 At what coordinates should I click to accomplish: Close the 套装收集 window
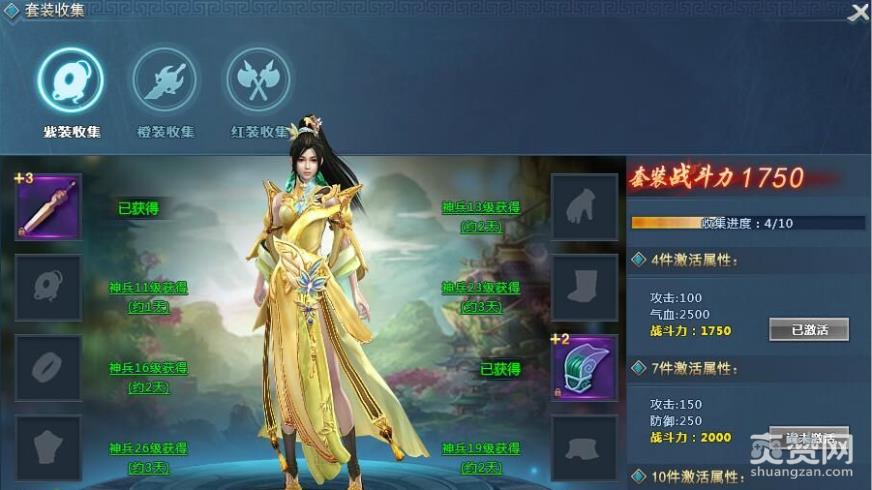(x=858, y=12)
